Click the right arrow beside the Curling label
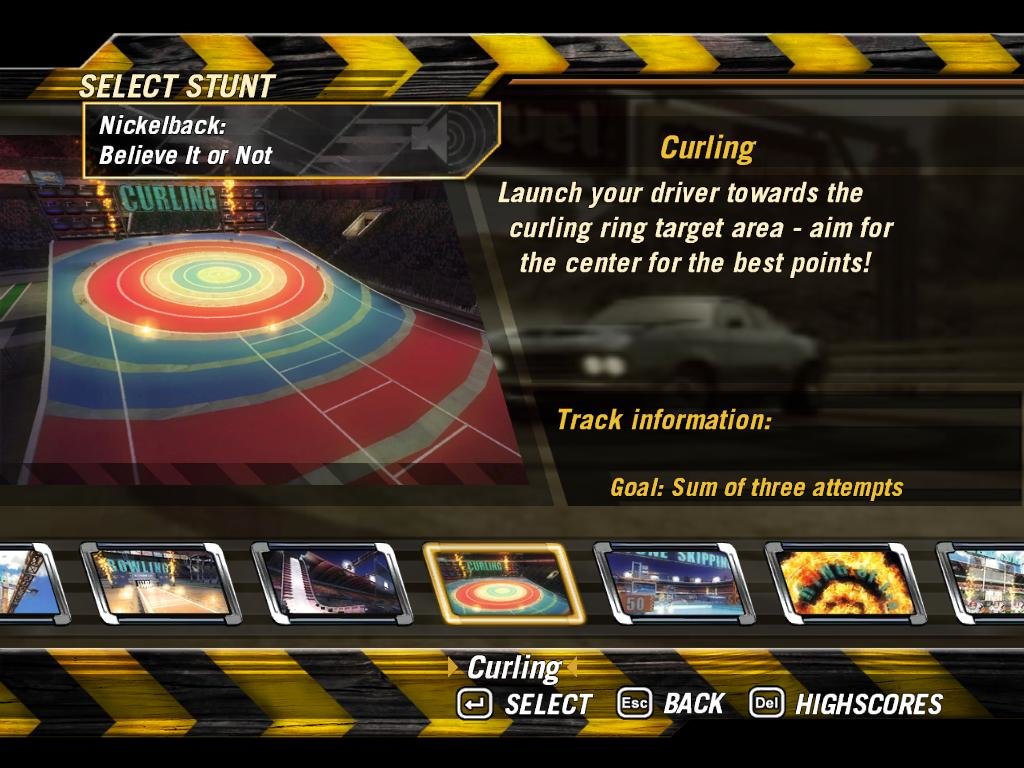Screen dimensions: 1024x768 pyautogui.click(x=573, y=668)
